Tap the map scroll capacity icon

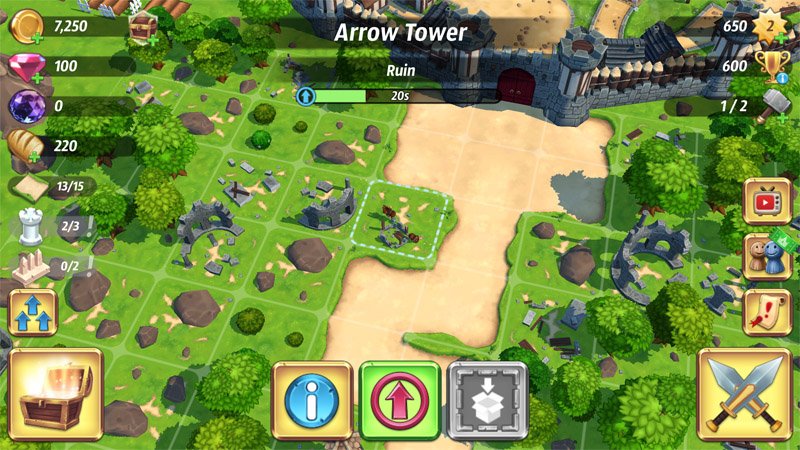click(x=34, y=187)
